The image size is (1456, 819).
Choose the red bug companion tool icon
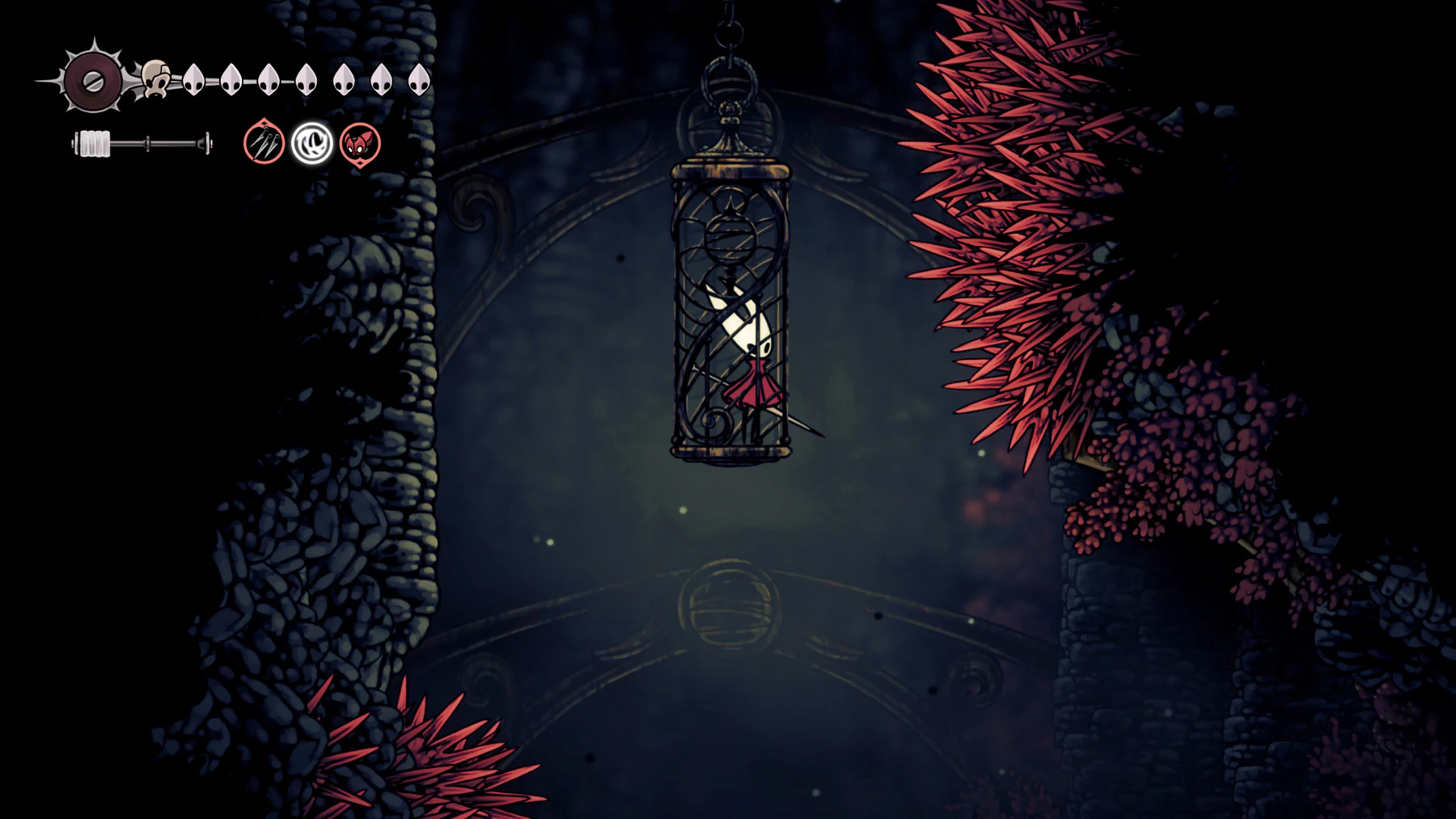click(x=360, y=144)
